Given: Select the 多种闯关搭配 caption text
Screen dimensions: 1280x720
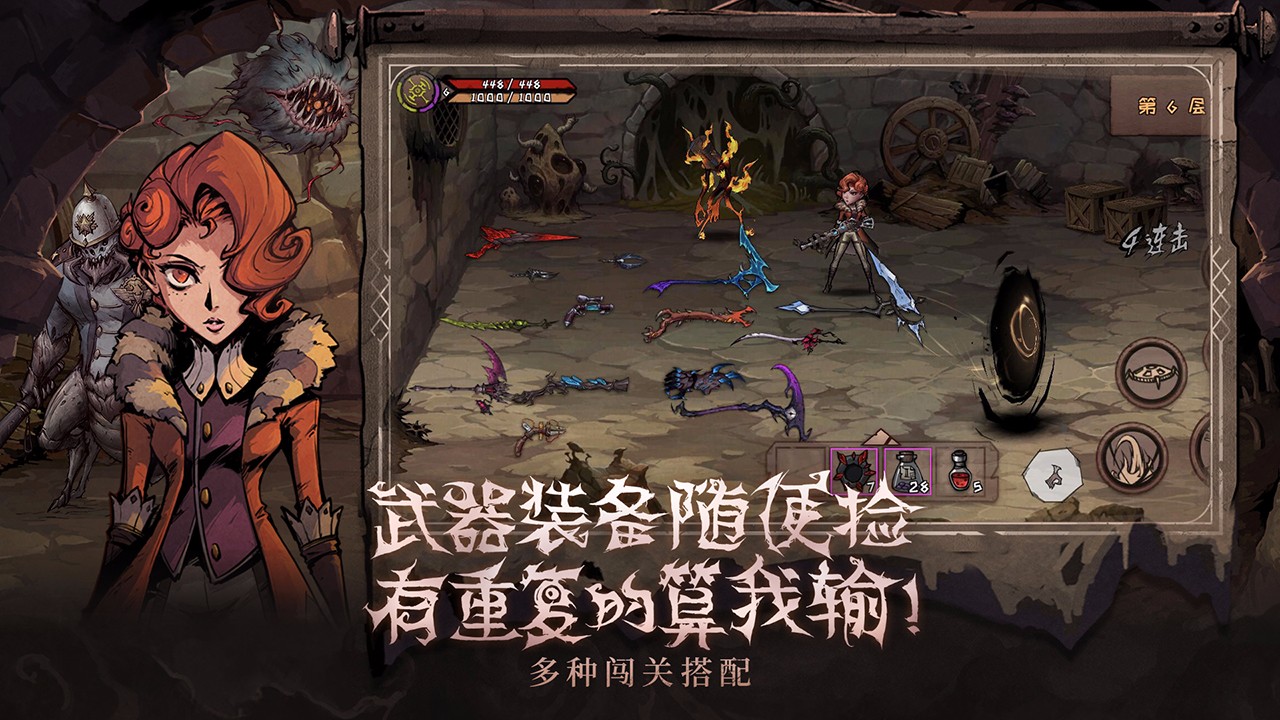Looking at the screenshot, I should point(640,672).
